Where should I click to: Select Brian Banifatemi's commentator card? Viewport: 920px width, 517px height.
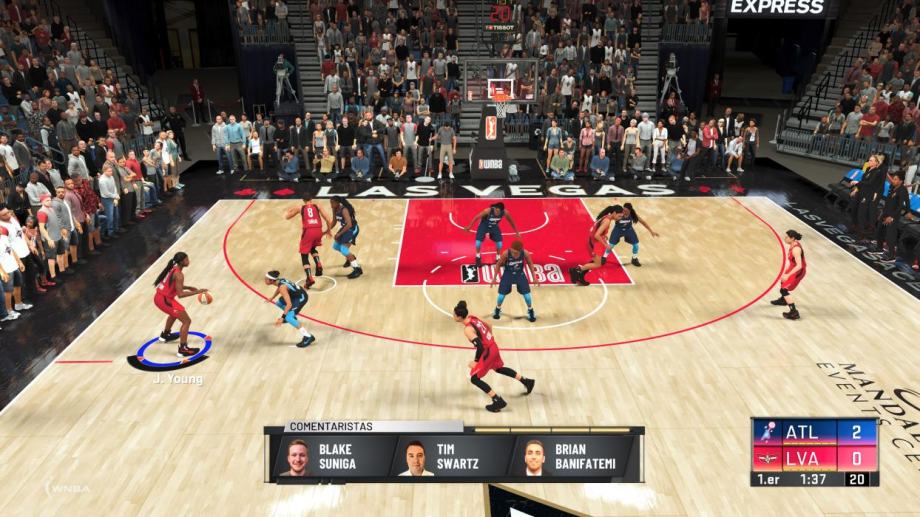click(568, 457)
